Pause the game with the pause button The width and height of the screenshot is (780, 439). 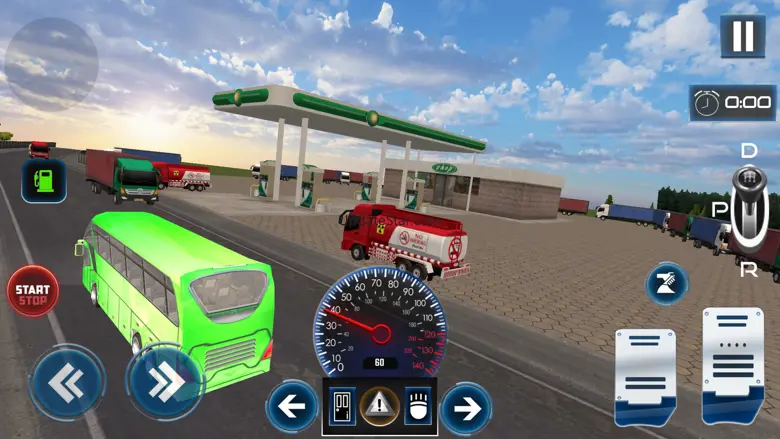pyautogui.click(x=743, y=36)
